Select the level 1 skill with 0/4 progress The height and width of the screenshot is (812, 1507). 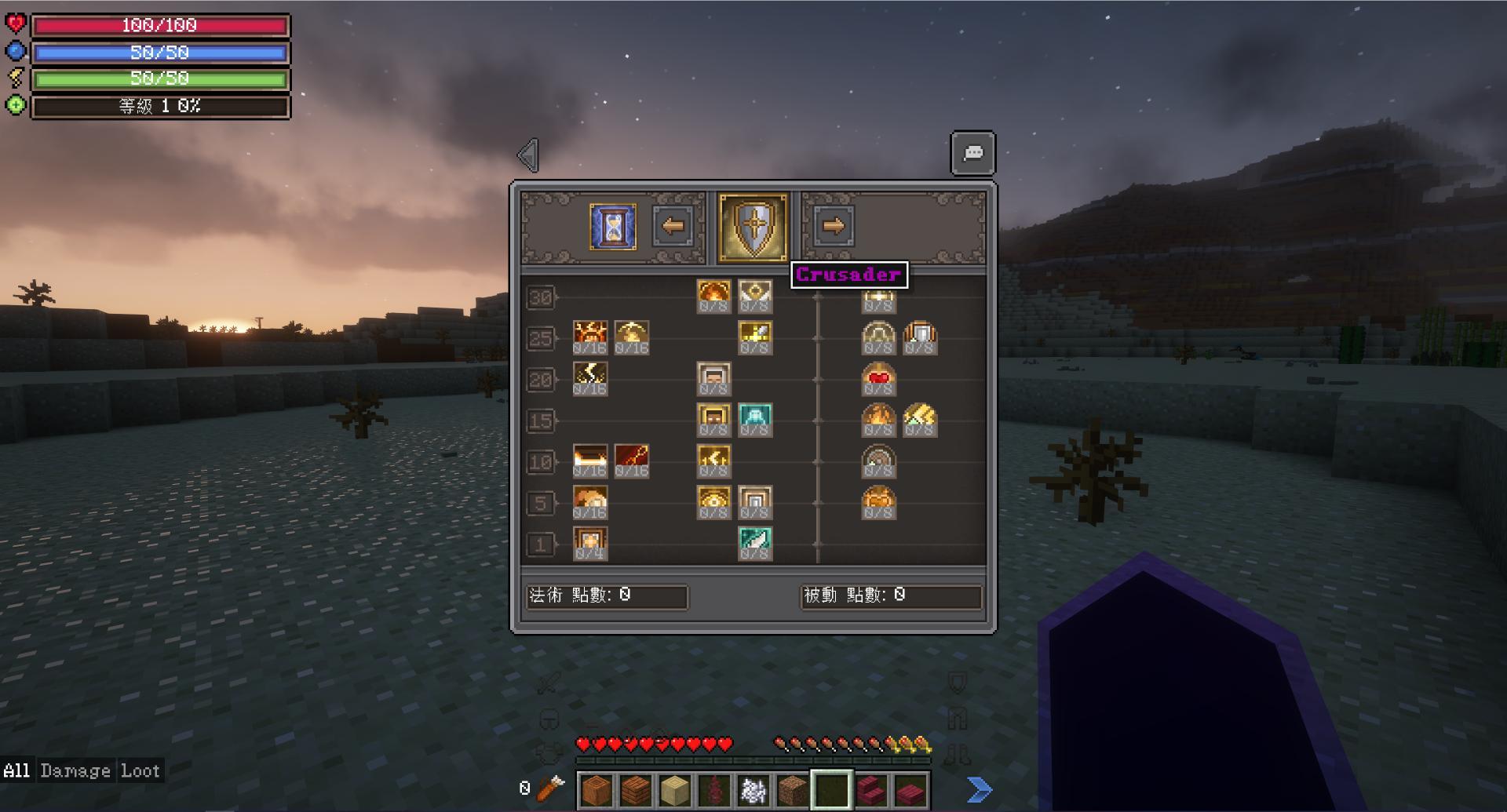point(591,541)
